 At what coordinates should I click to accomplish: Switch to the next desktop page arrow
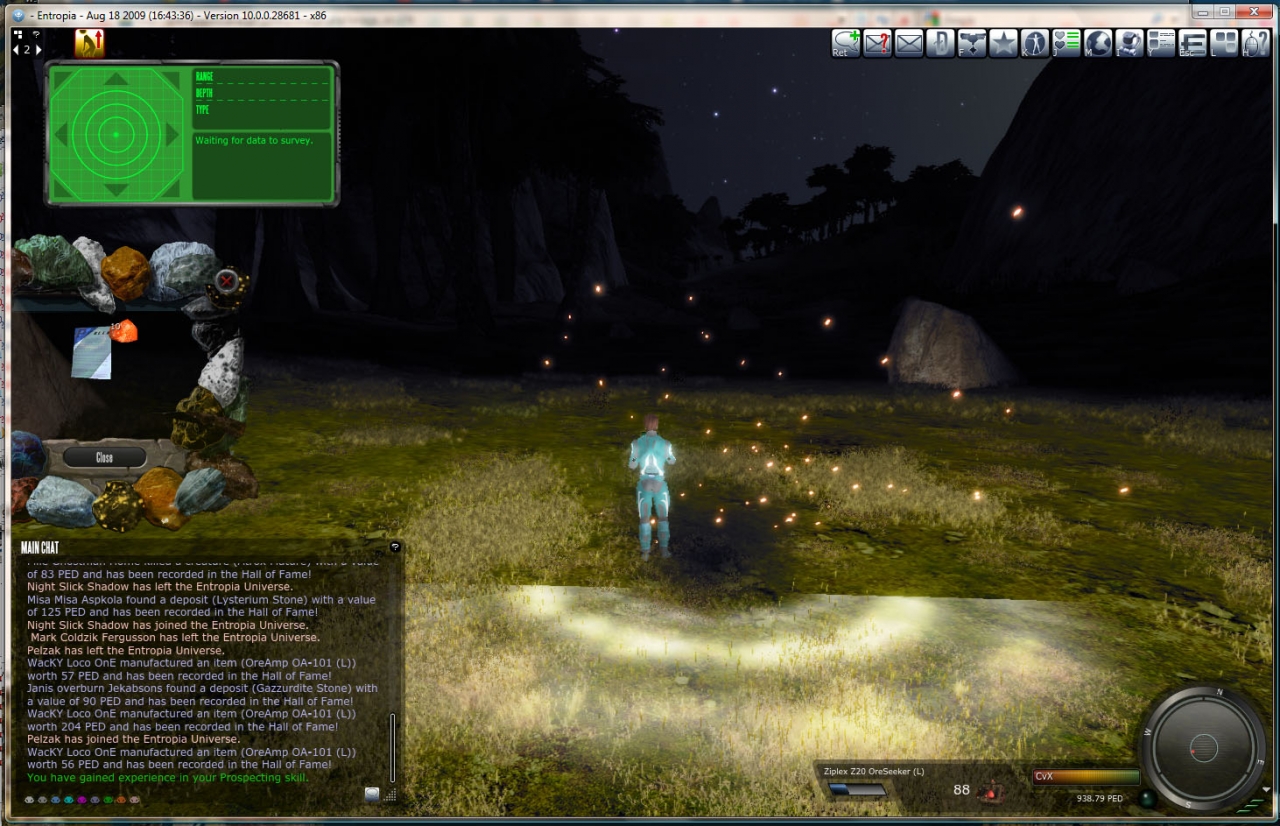[x=38, y=49]
